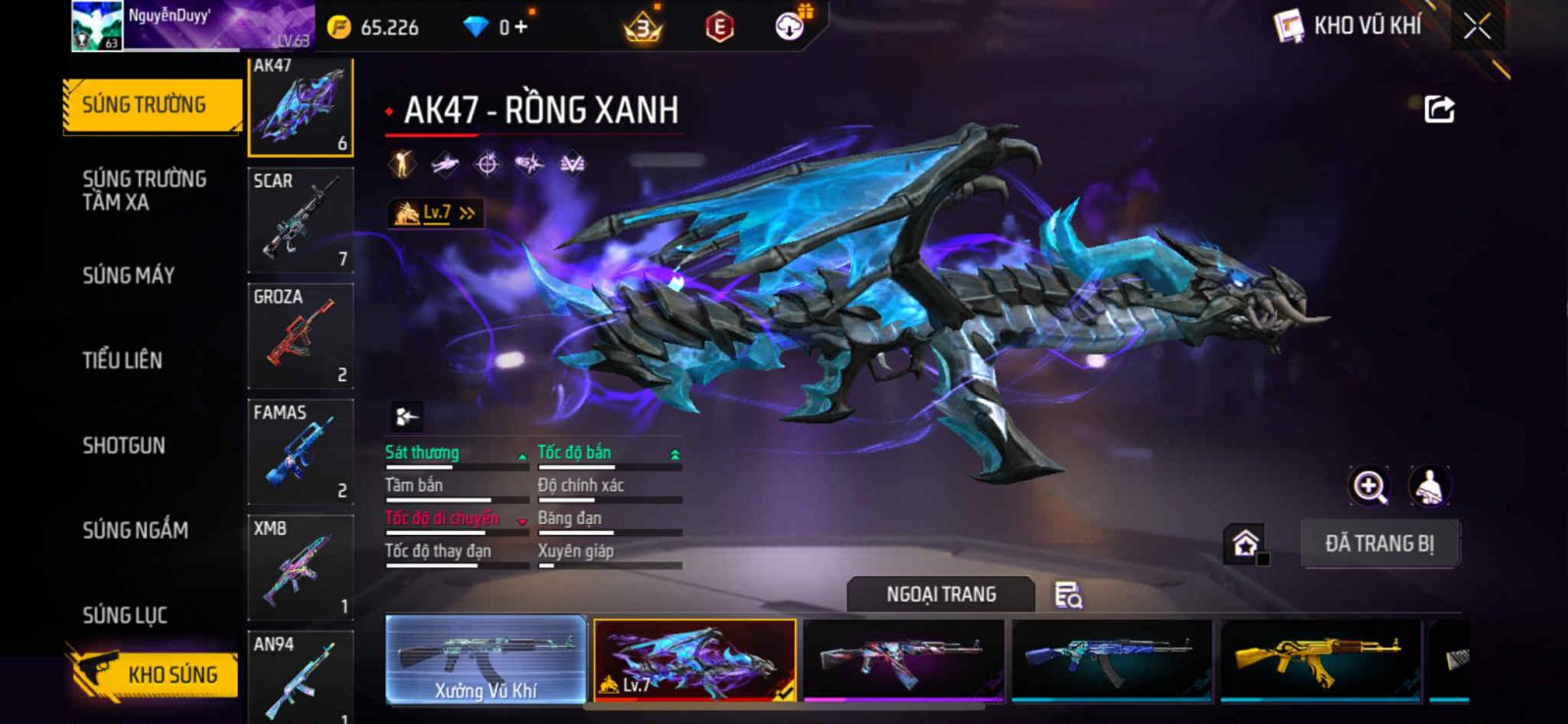Add diamonds with the plus button
Image resolution: width=1568 pixels, height=724 pixels.
(x=520, y=27)
